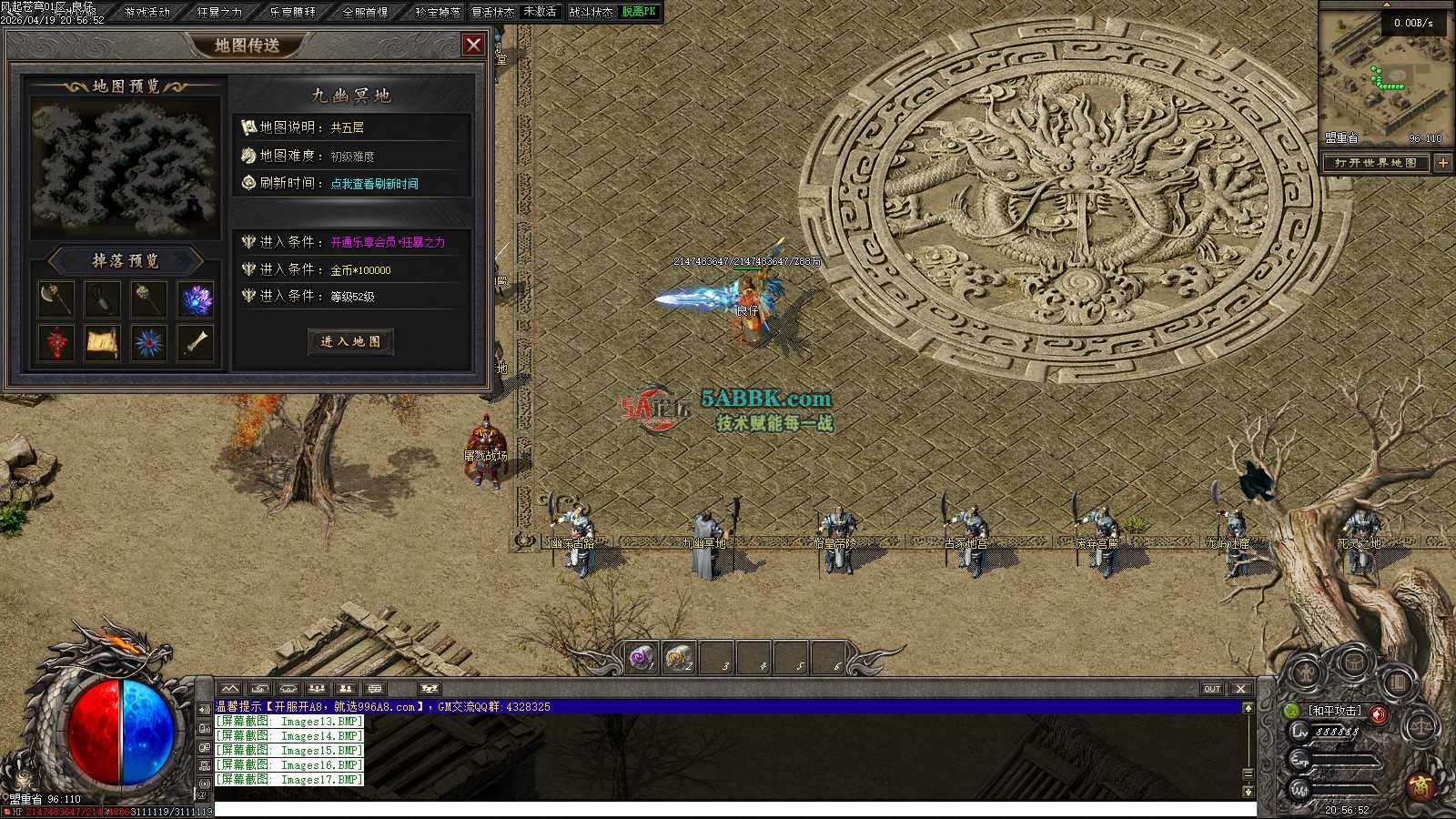Open the 商 shop round button
Image resolution: width=1456 pixels, height=819 pixels.
[1420, 786]
